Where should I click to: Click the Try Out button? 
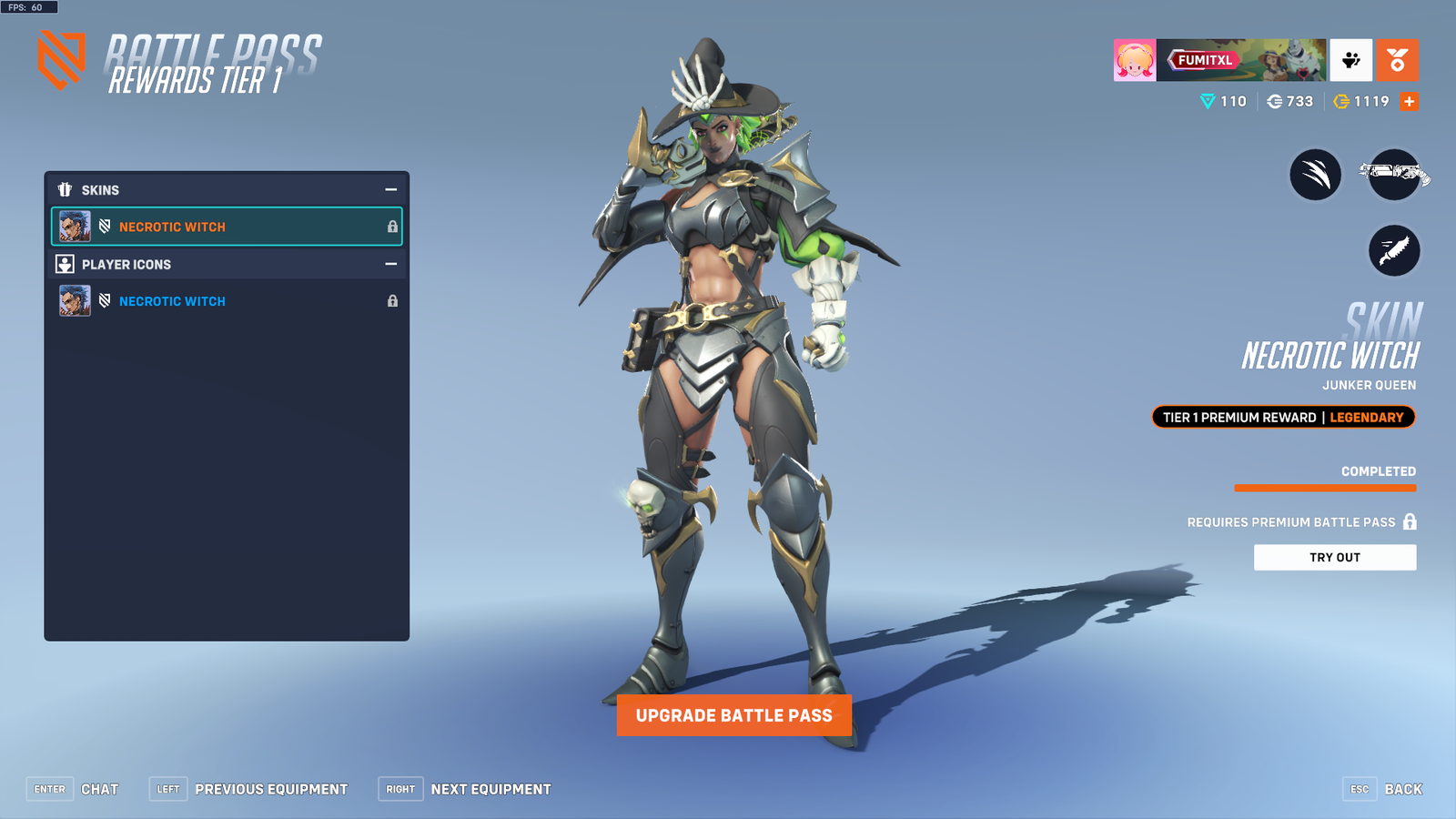(1335, 557)
